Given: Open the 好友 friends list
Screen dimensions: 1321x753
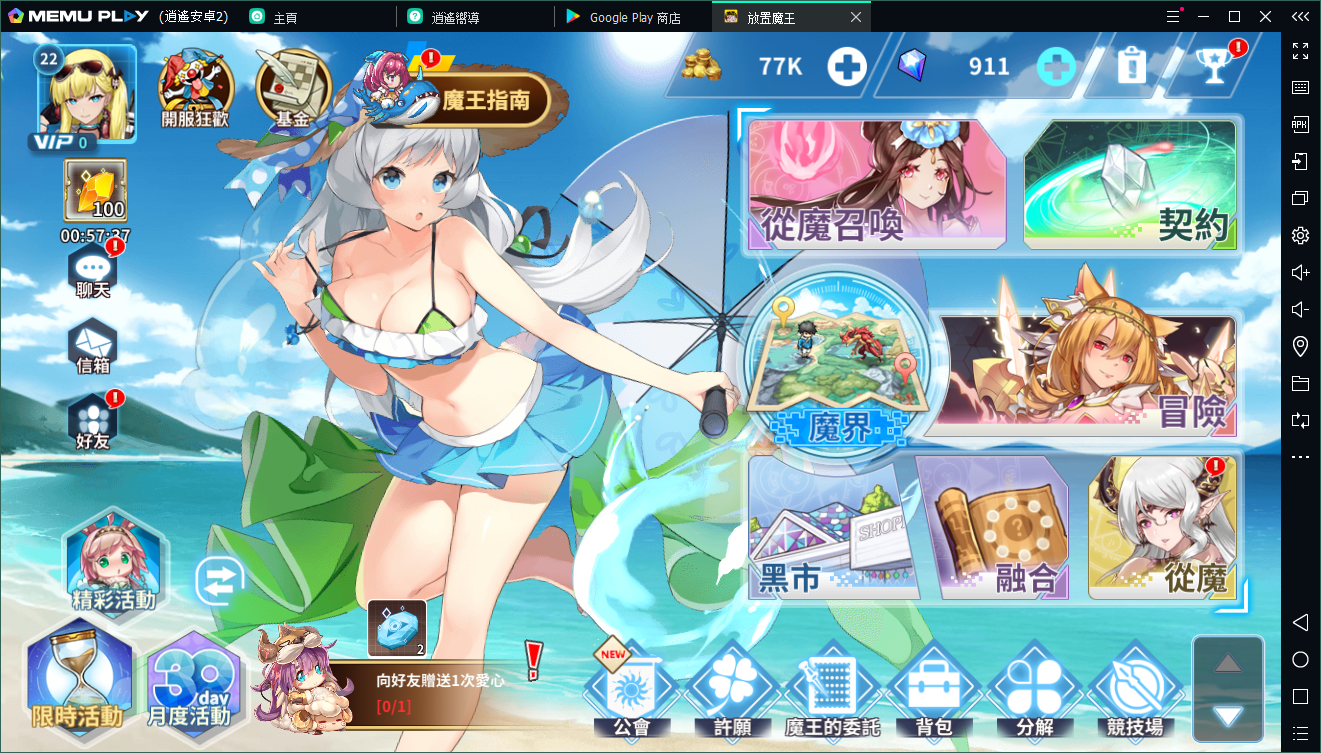Looking at the screenshot, I should click(93, 420).
